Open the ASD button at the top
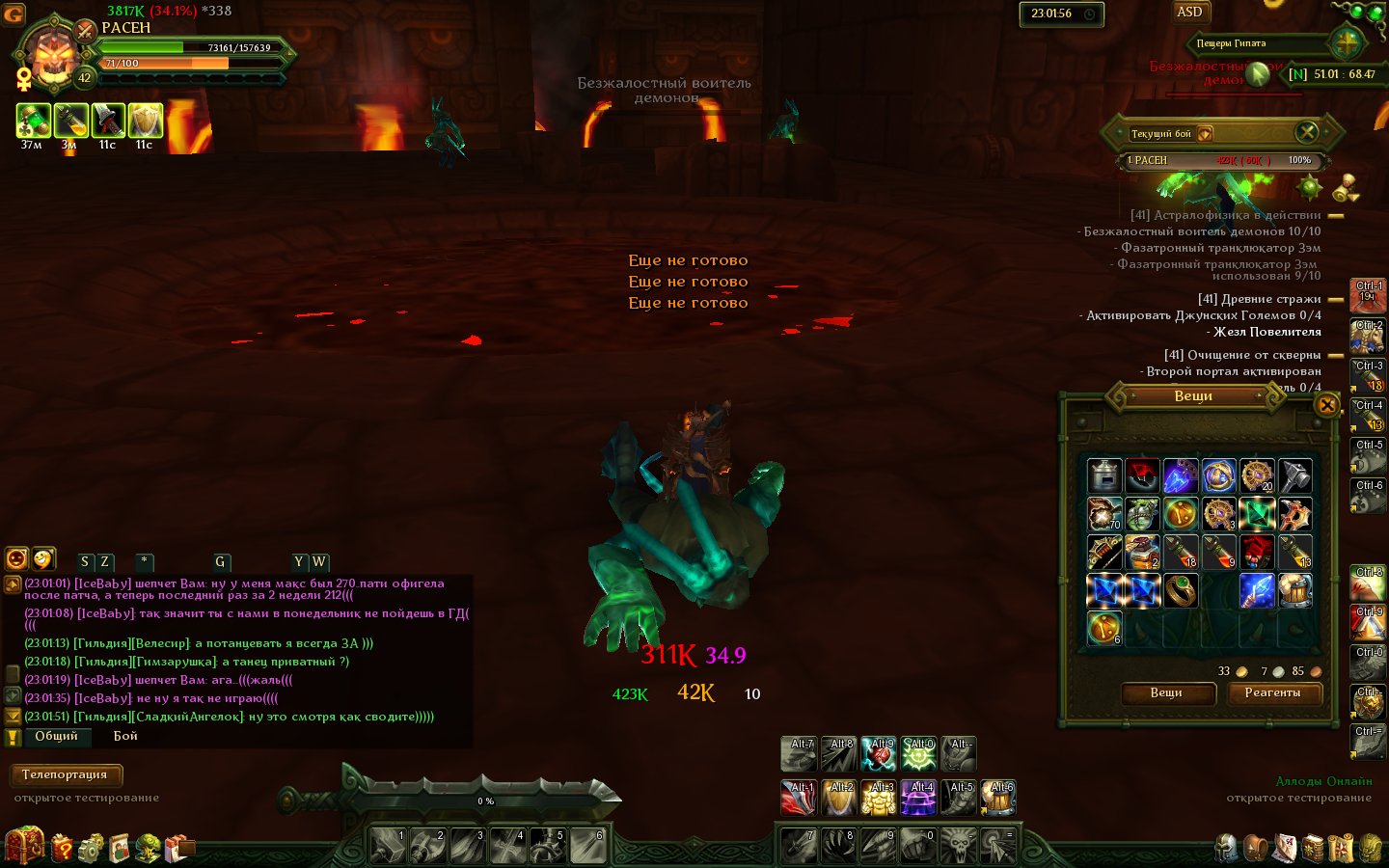Viewport: 1389px width, 868px height. (1189, 13)
